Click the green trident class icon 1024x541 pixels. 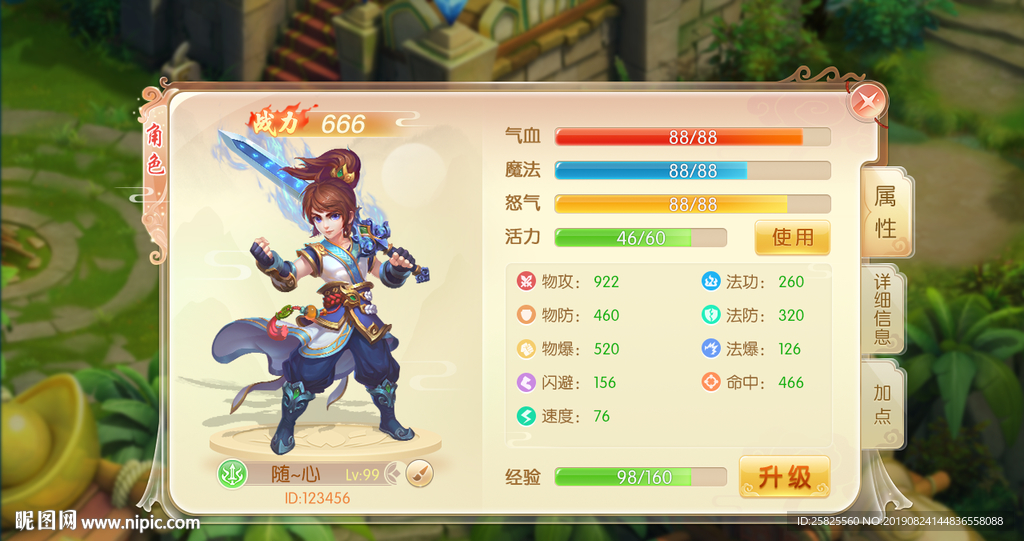point(232,474)
